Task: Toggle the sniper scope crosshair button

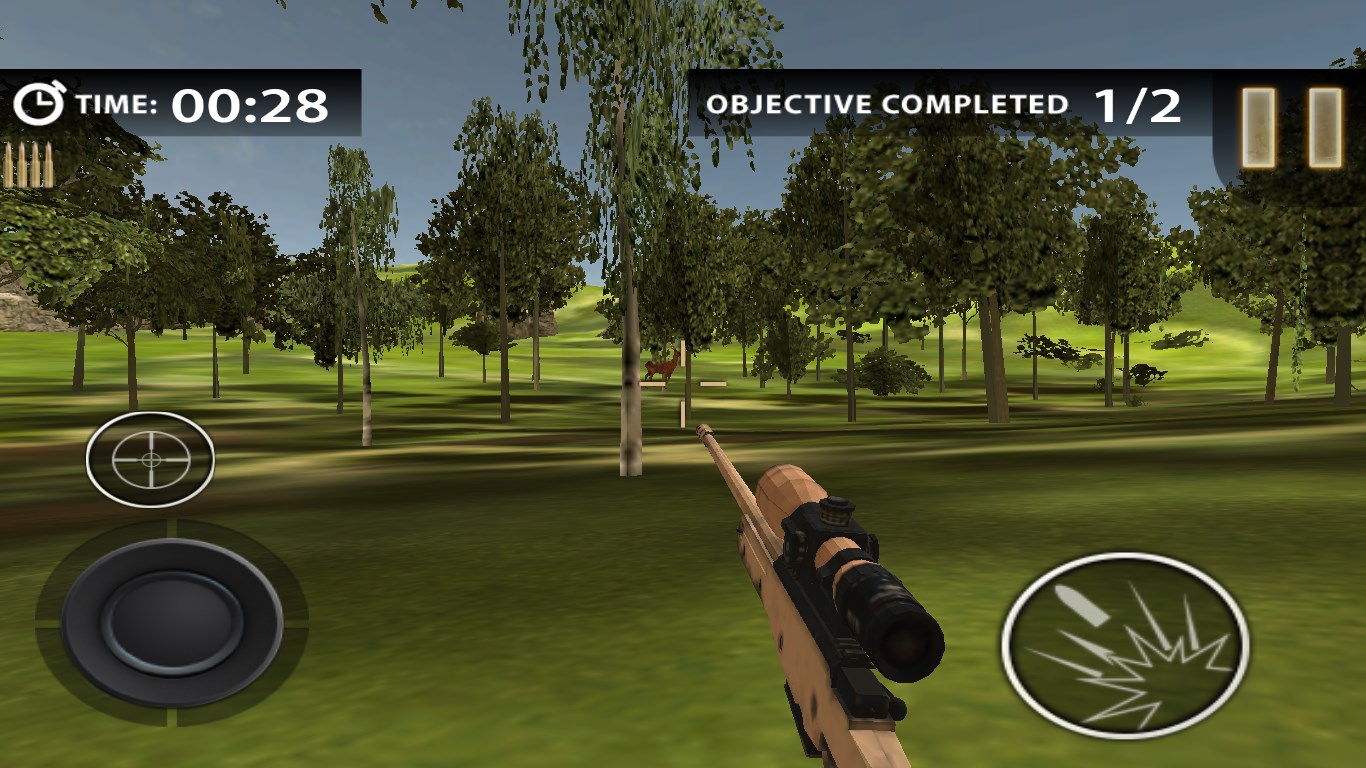Action: (x=150, y=459)
